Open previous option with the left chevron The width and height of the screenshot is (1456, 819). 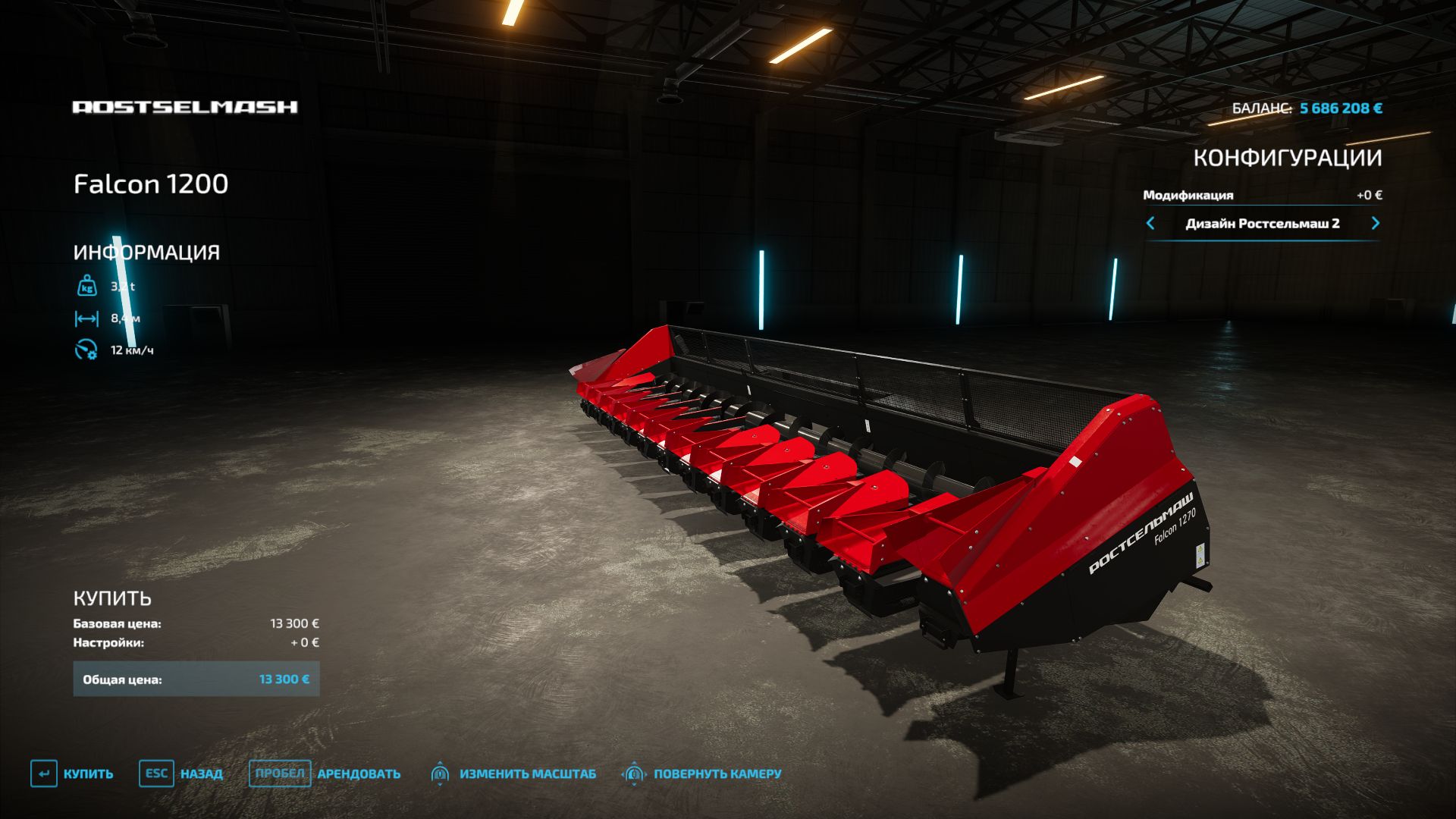tap(1152, 224)
